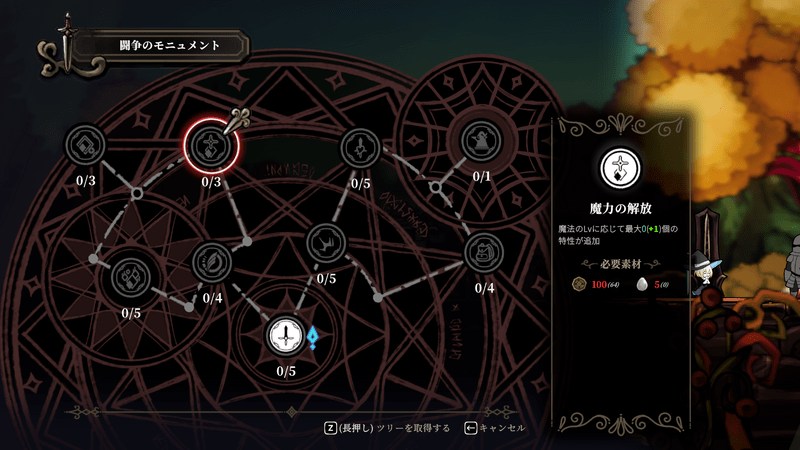Select the cards skill node marked 0/3
The height and width of the screenshot is (450, 800).
(86, 145)
